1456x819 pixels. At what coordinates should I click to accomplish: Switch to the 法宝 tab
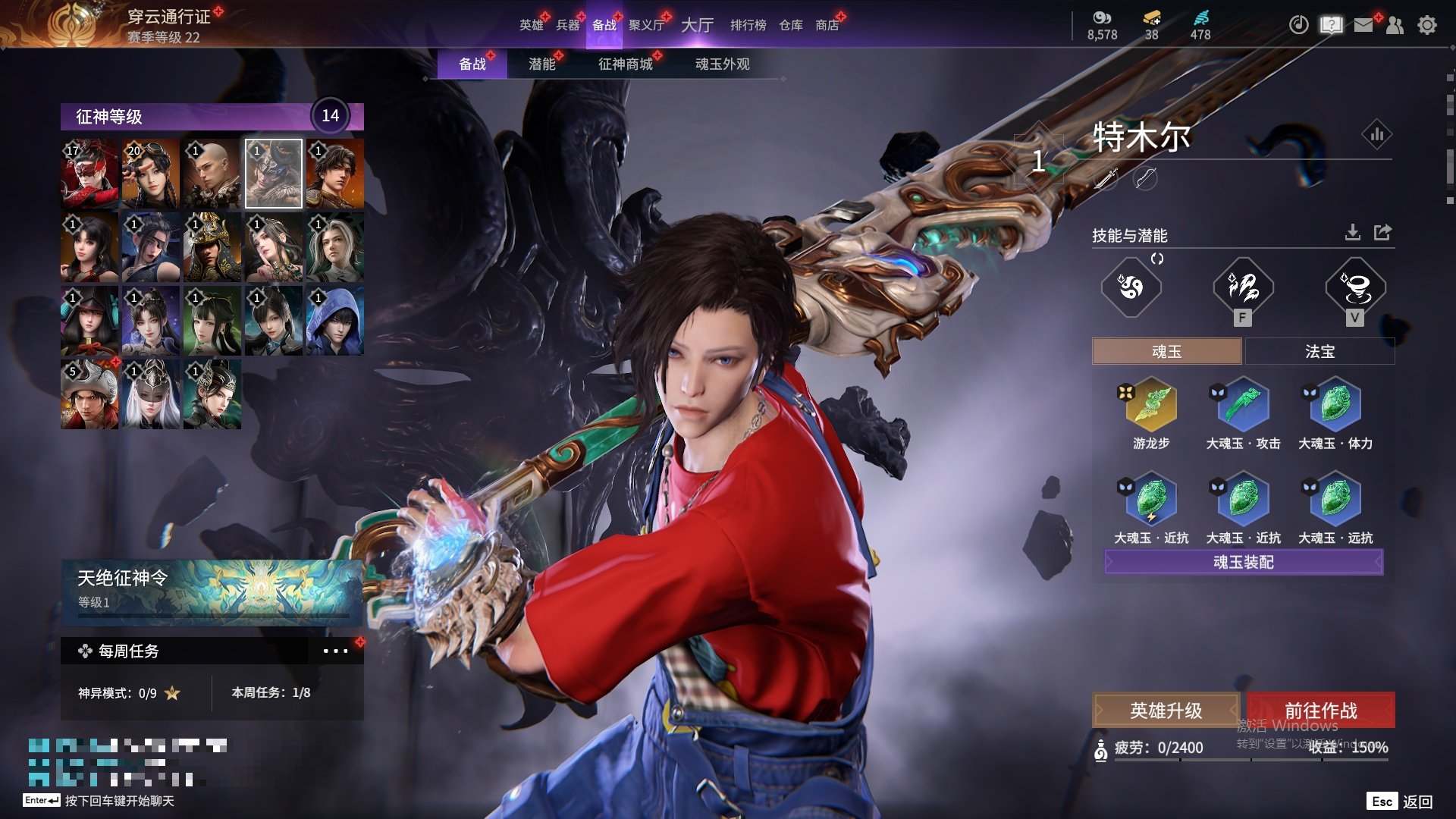(x=1319, y=351)
